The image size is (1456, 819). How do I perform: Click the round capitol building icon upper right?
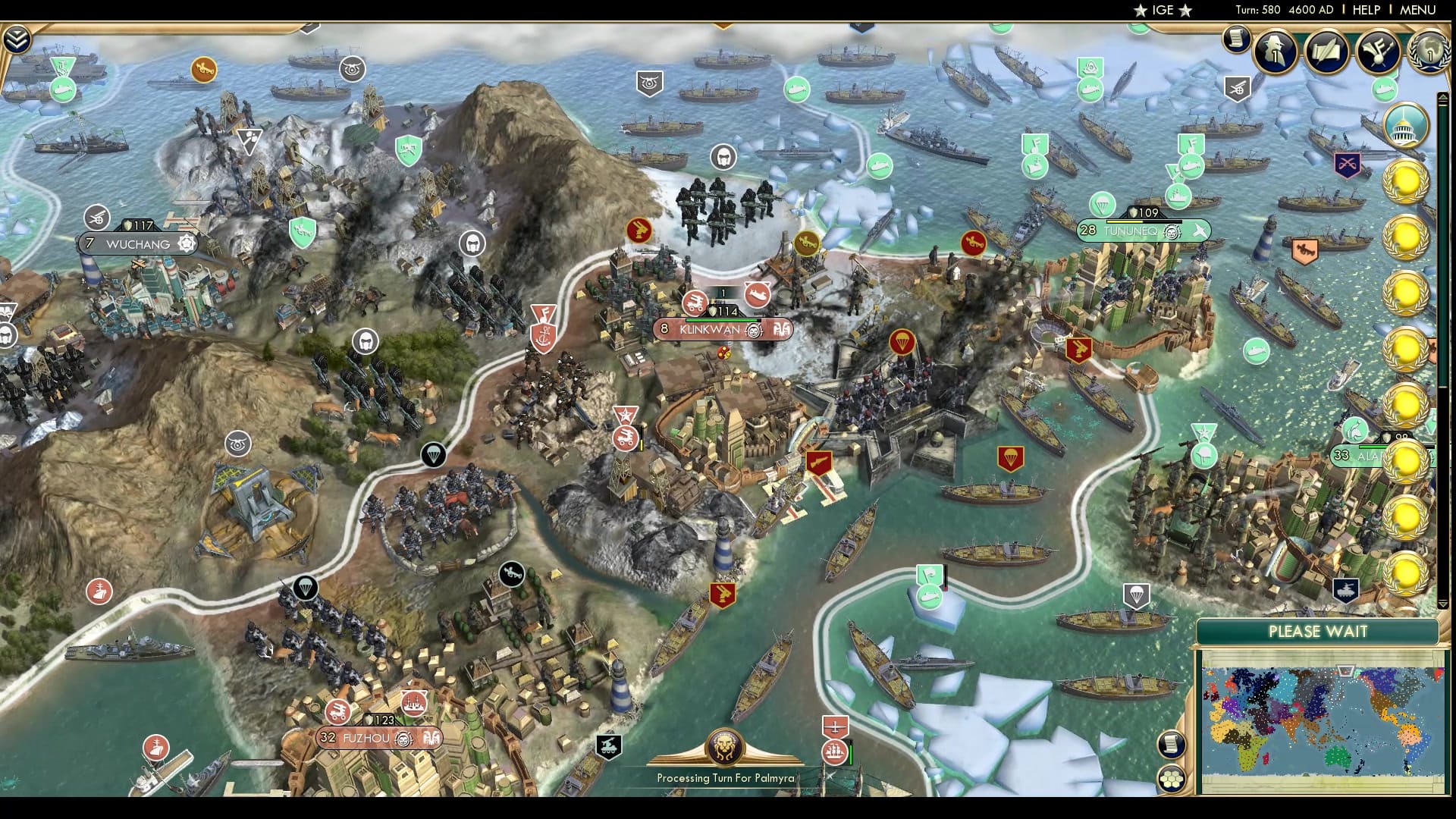tap(1405, 124)
